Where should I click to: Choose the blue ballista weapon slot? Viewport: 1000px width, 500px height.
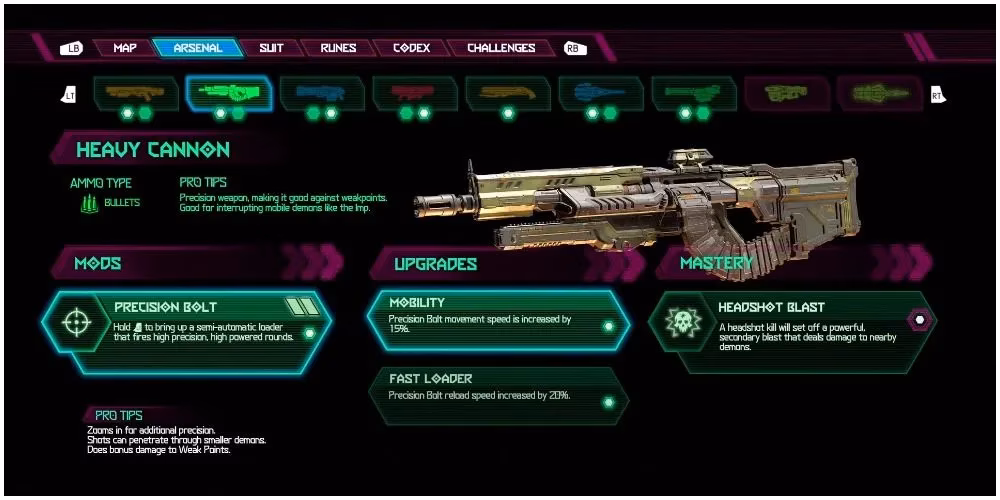point(601,93)
